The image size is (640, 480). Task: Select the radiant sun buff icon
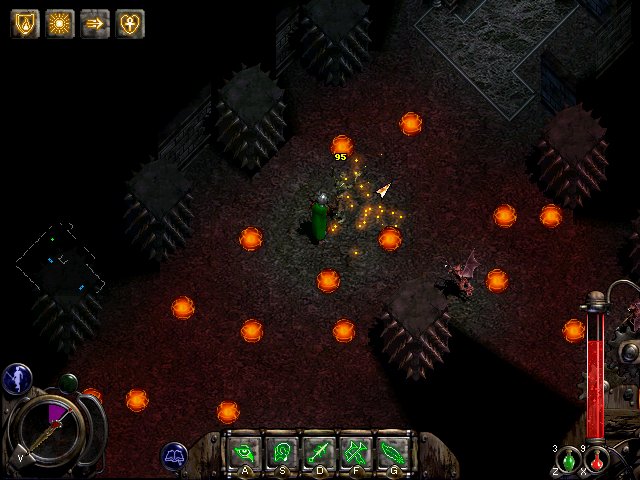click(60, 23)
